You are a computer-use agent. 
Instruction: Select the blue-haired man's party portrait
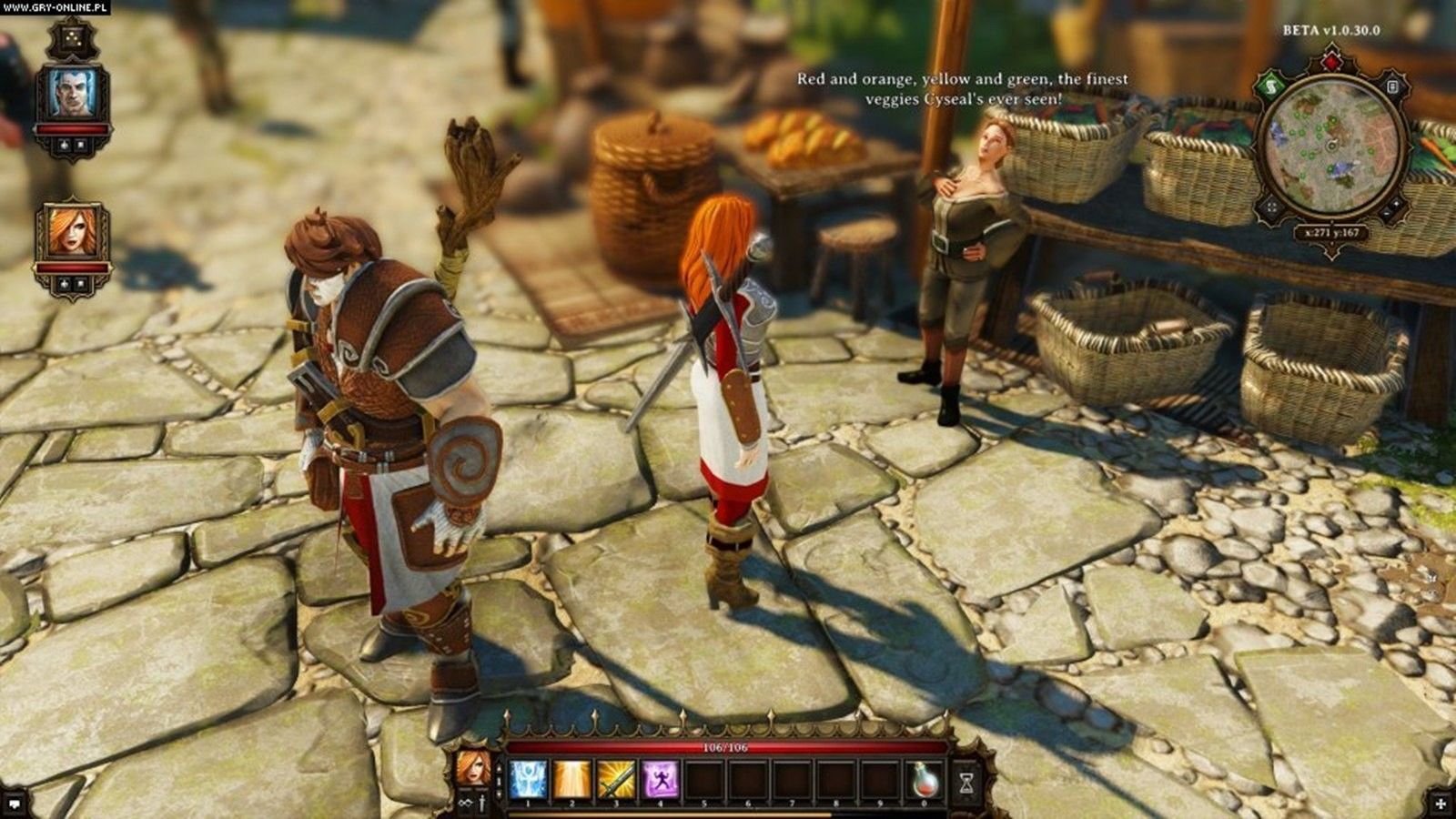(x=73, y=95)
